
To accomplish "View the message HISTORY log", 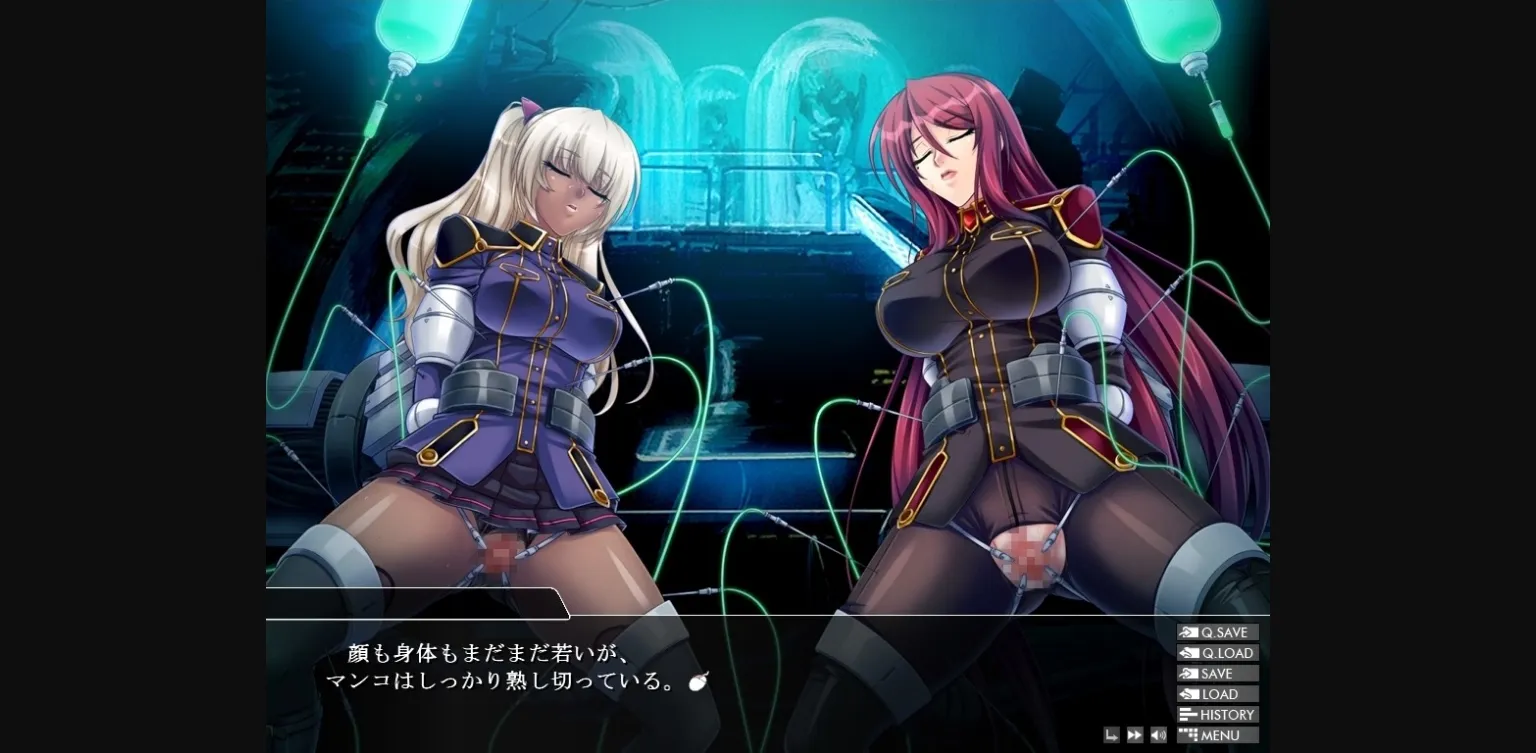I will click(x=1223, y=714).
